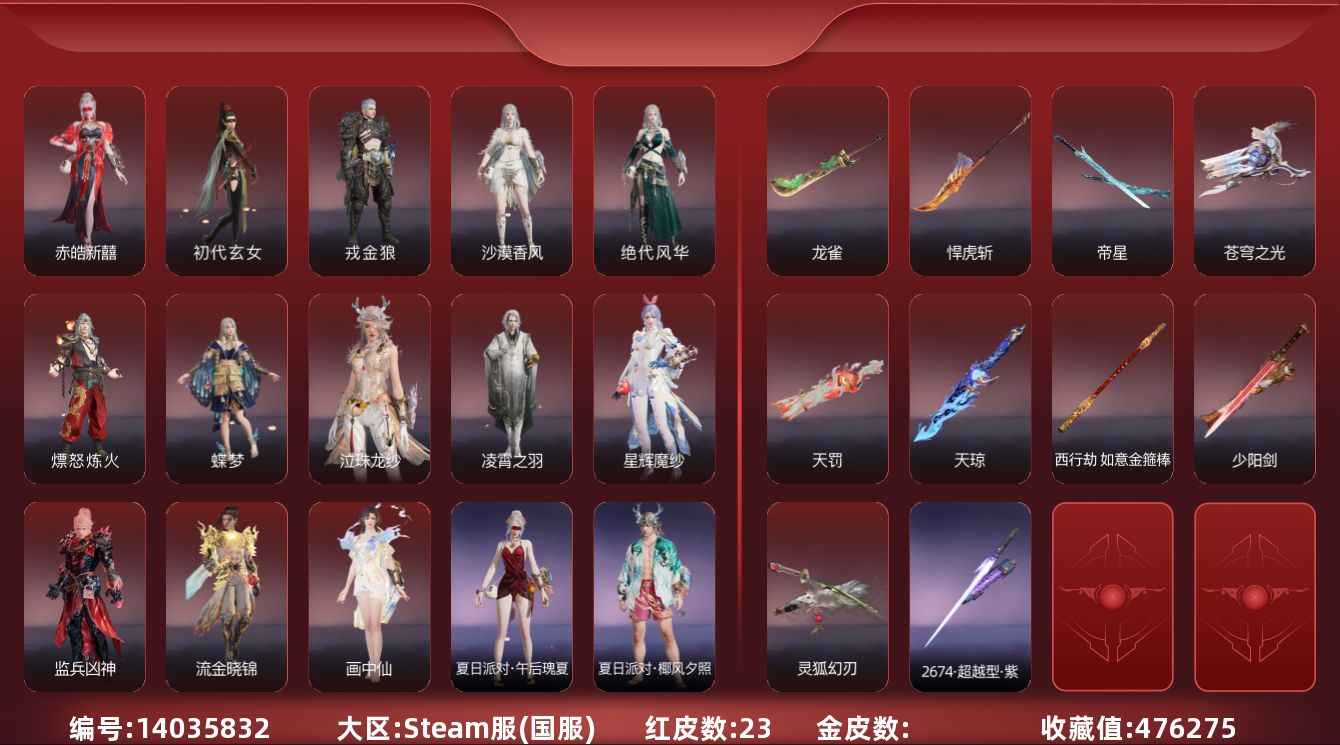Image resolution: width=1340 pixels, height=745 pixels.
Task: Click the 绝代风华 skin card
Action: [x=654, y=180]
